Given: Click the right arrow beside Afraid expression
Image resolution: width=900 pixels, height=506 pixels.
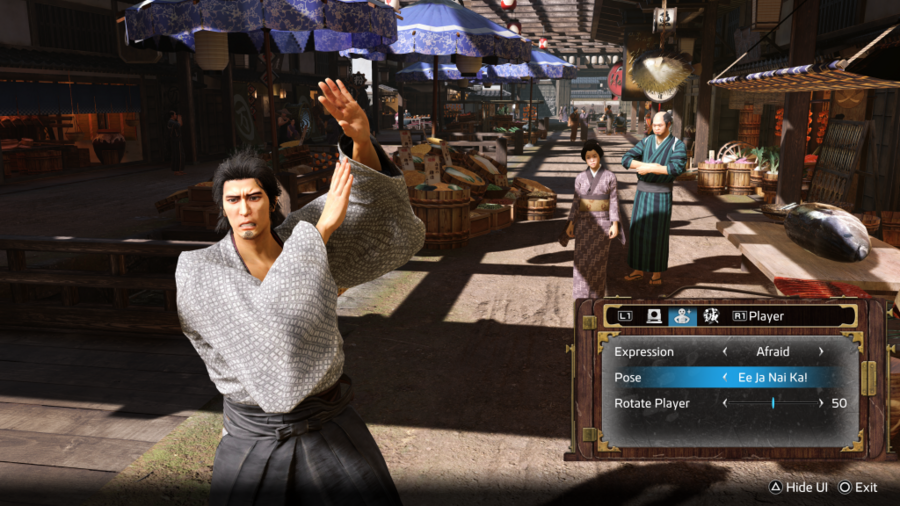Looking at the screenshot, I should [821, 352].
